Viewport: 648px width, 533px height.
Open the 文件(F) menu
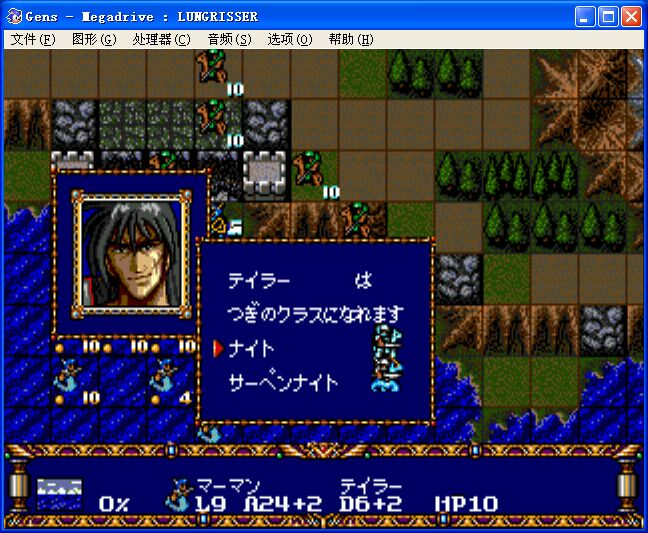pos(33,39)
